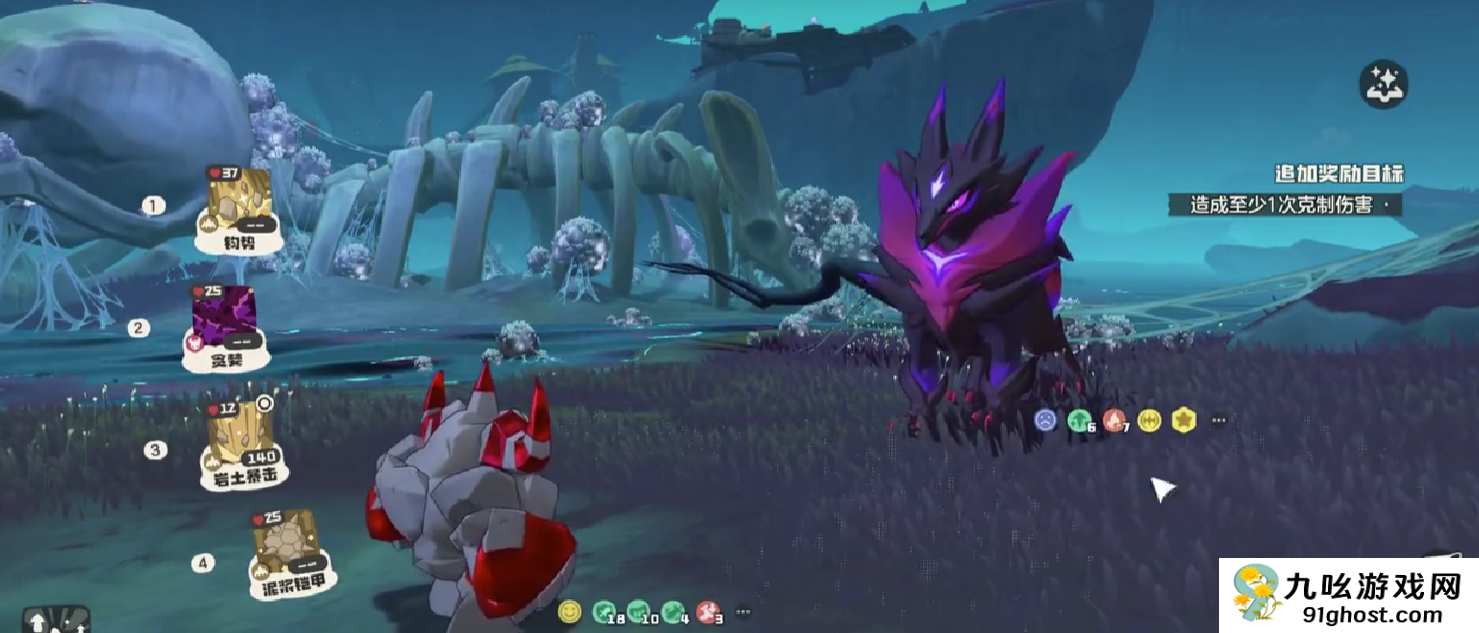Screen dimensions: 1479x633
Task: Check your pet's red debuff icon
Action: (707, 610)
